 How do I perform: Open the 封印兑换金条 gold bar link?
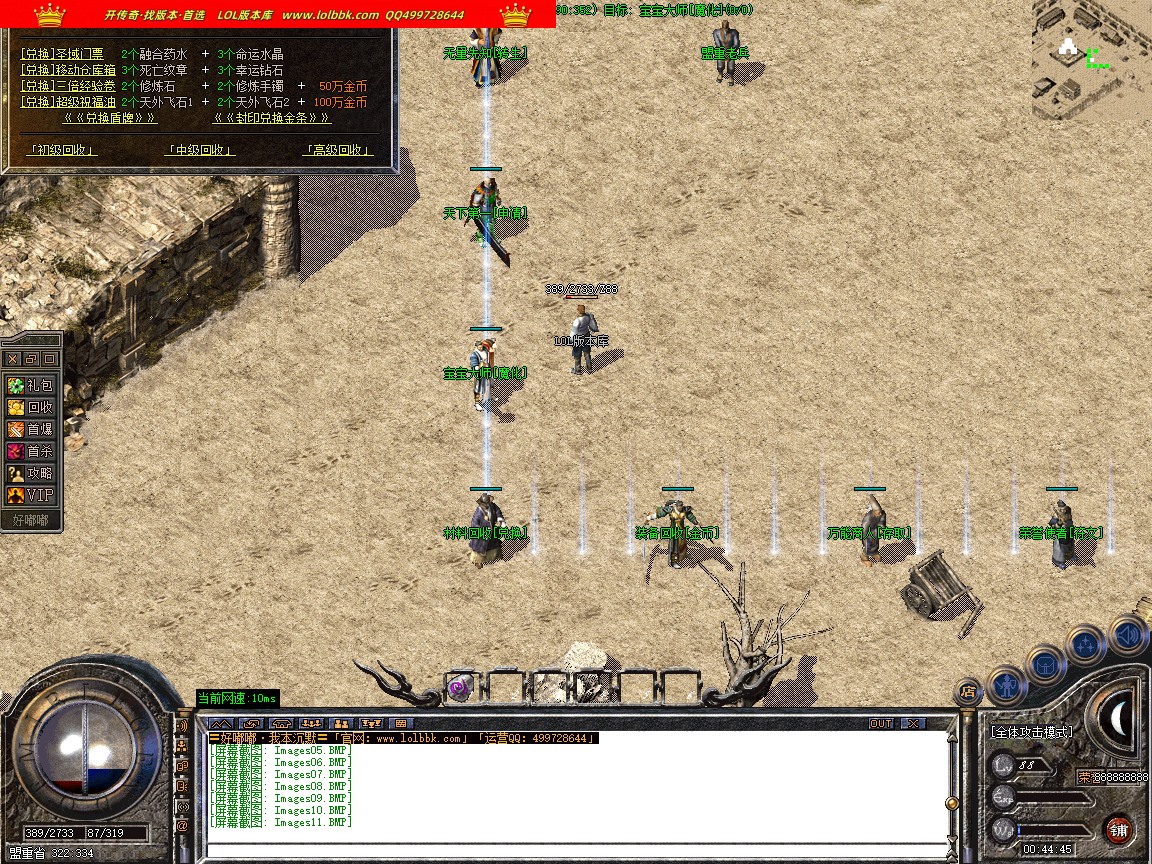click(272, 118)
